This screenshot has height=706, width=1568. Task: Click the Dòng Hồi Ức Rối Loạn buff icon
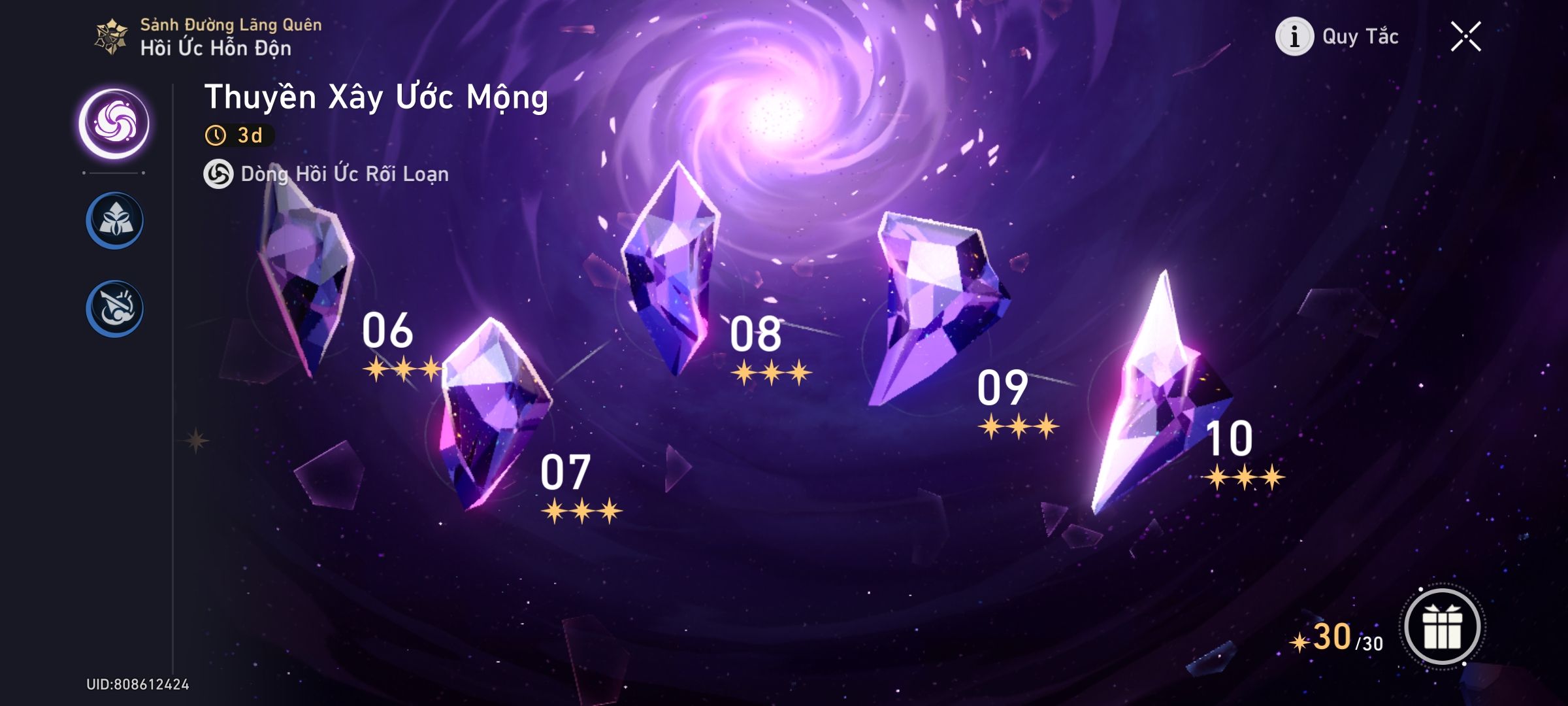tap(220, 174)
